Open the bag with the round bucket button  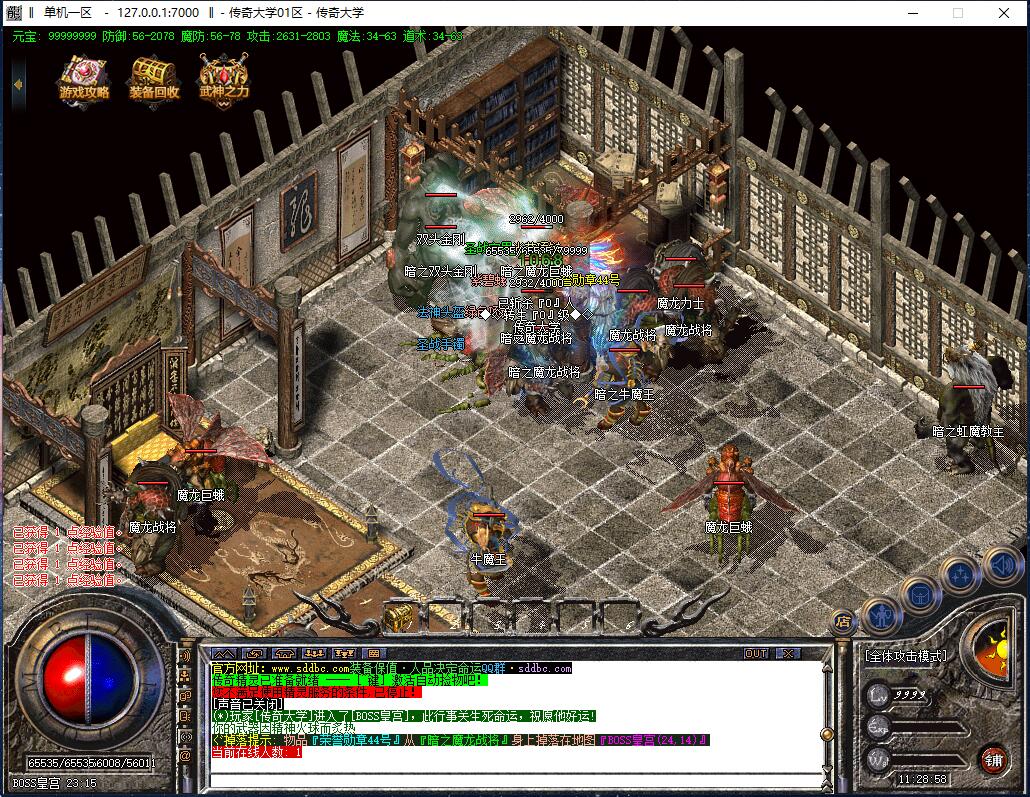pos(919,595)
